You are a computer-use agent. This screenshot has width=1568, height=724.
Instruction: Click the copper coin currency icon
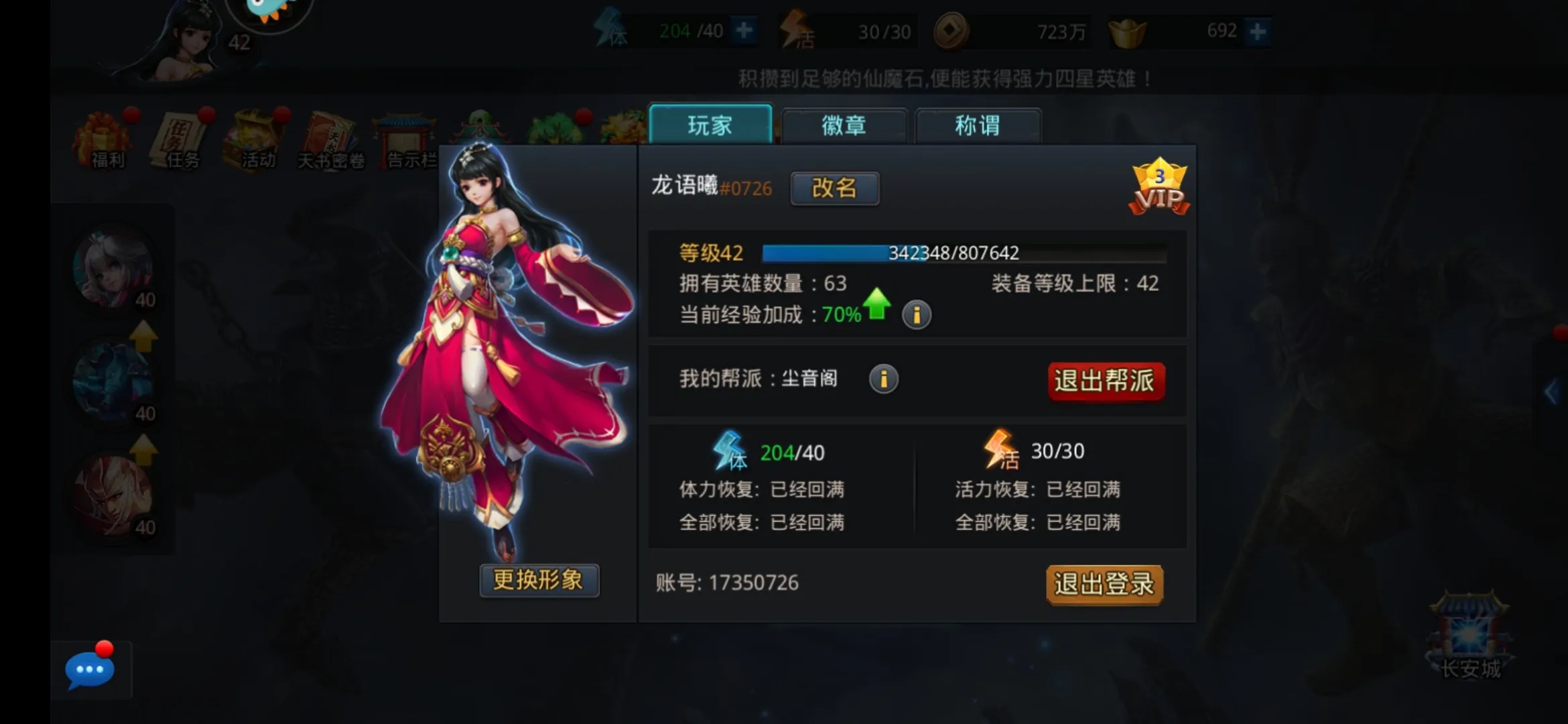pos(951,30)
